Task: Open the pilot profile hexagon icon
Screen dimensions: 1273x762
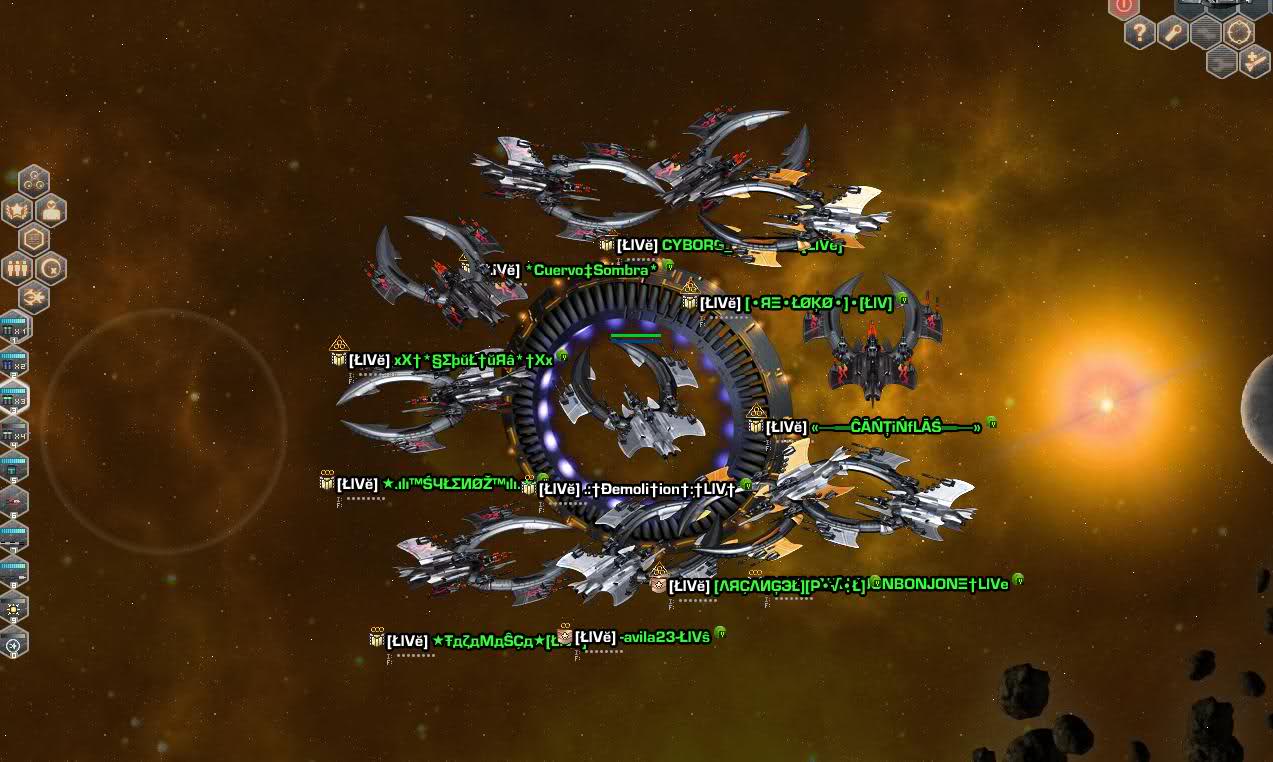Action: [x=51, y=210]
